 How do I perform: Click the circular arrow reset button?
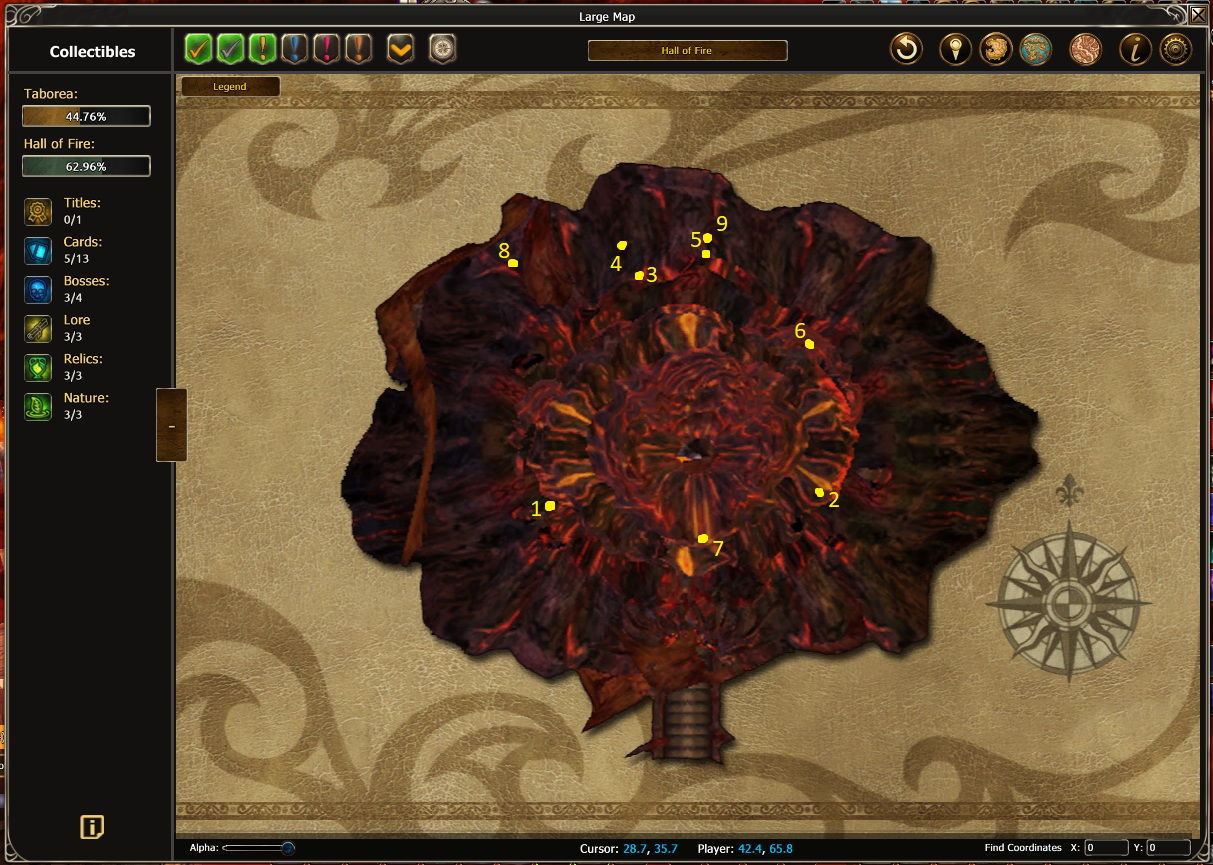point(906,49)
